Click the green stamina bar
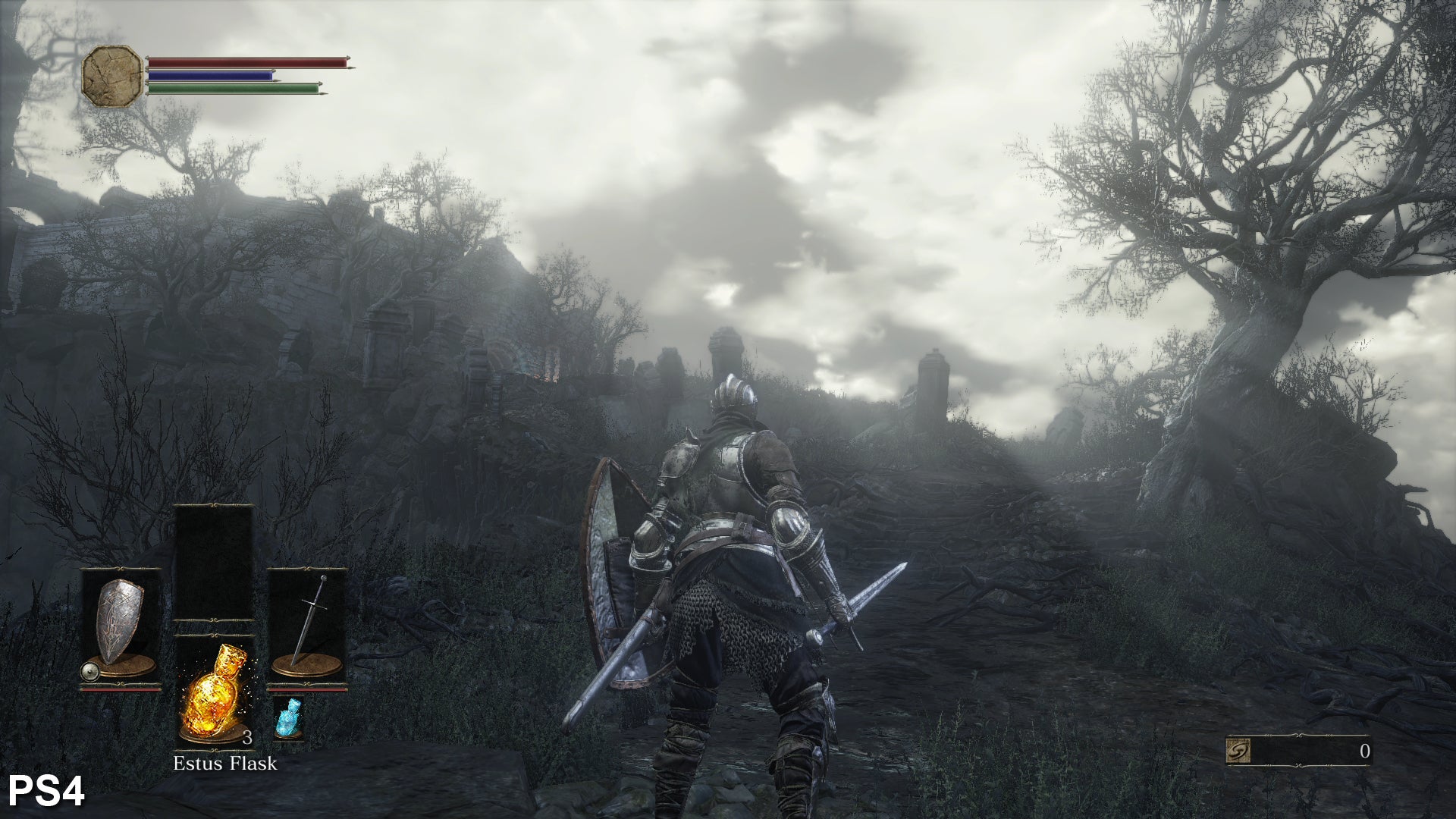 (x=231, y=88)
